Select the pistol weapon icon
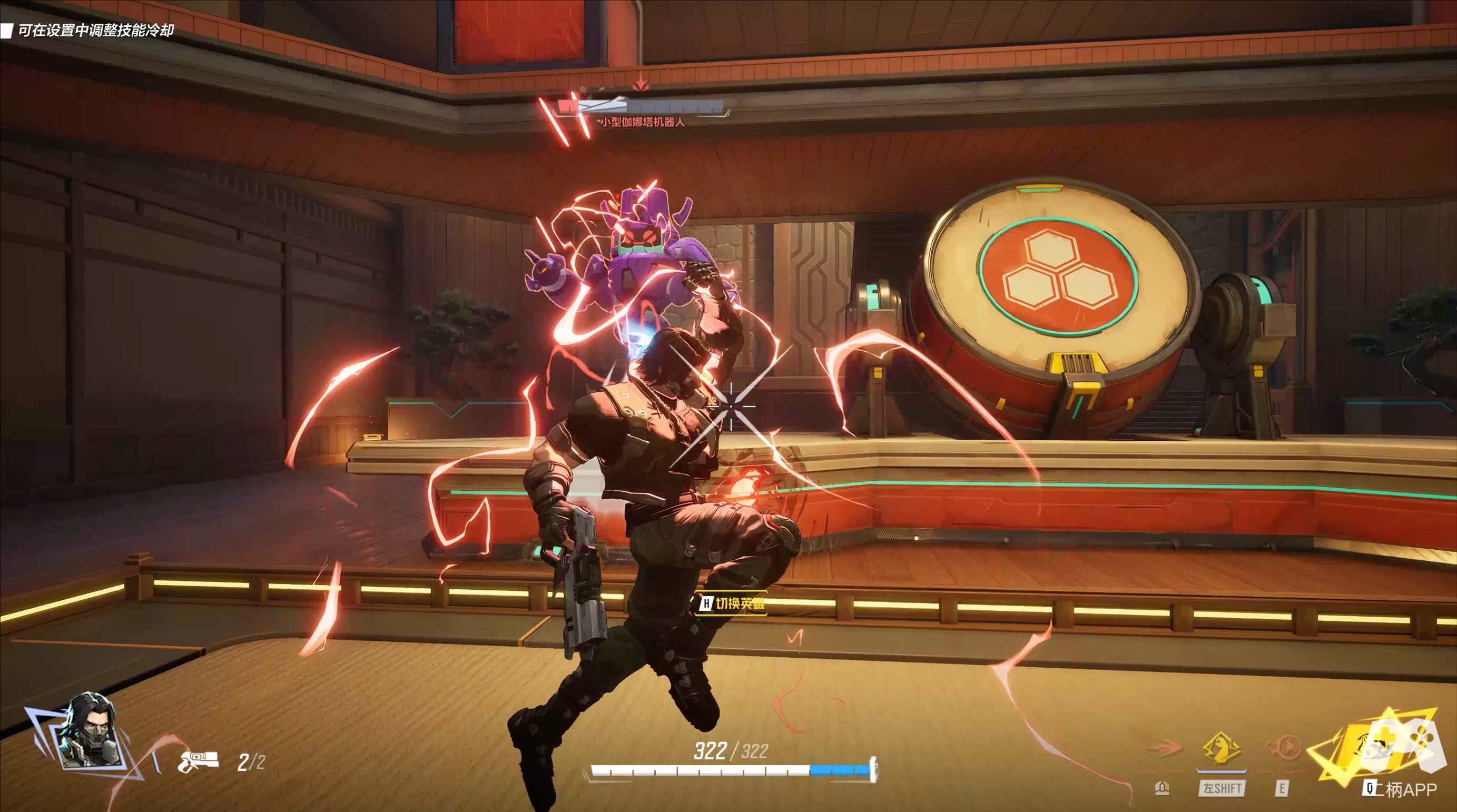The width and height of the screenshot is (1457, 812). pyautogui.click(x=198, y=761)
